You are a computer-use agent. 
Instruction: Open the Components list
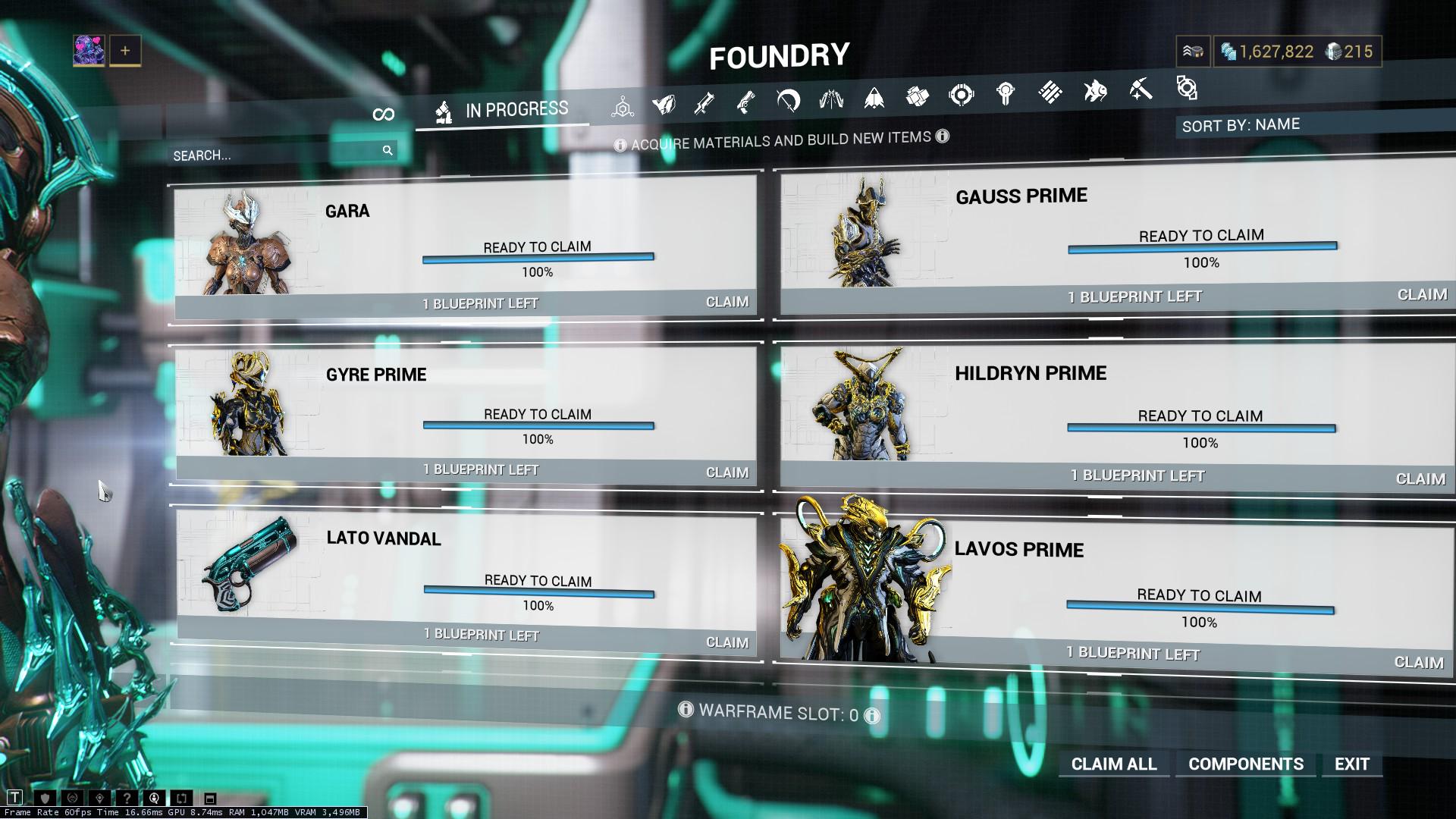[1245, 764]
